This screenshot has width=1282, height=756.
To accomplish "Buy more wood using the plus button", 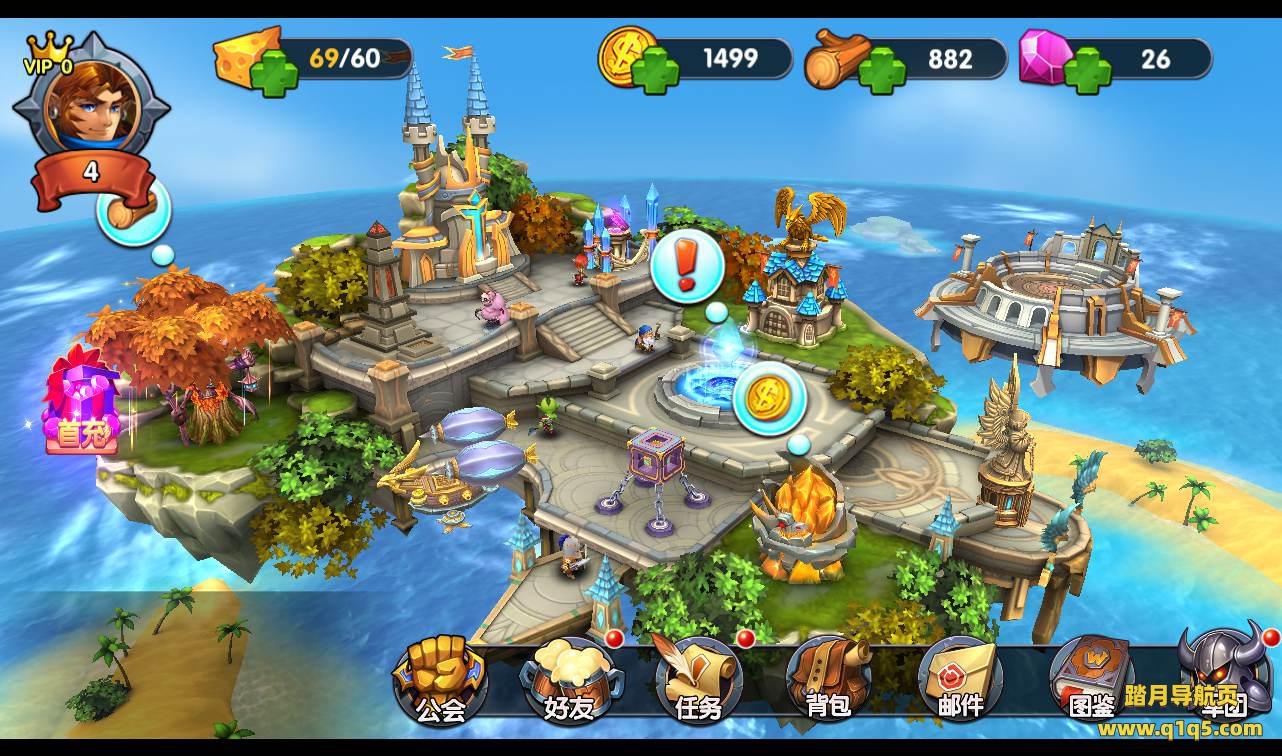I will 882,71.
